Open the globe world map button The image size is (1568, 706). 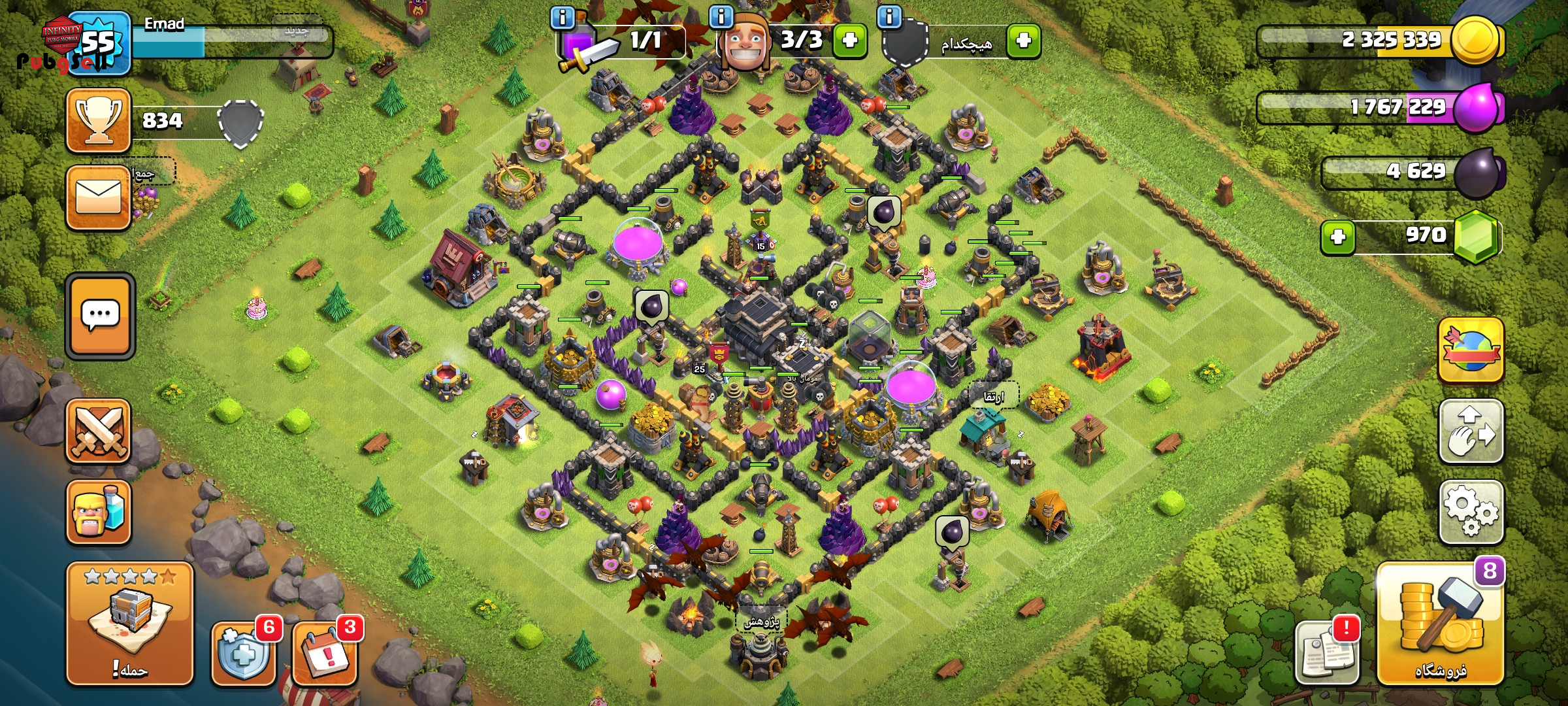coord(1471,351)
